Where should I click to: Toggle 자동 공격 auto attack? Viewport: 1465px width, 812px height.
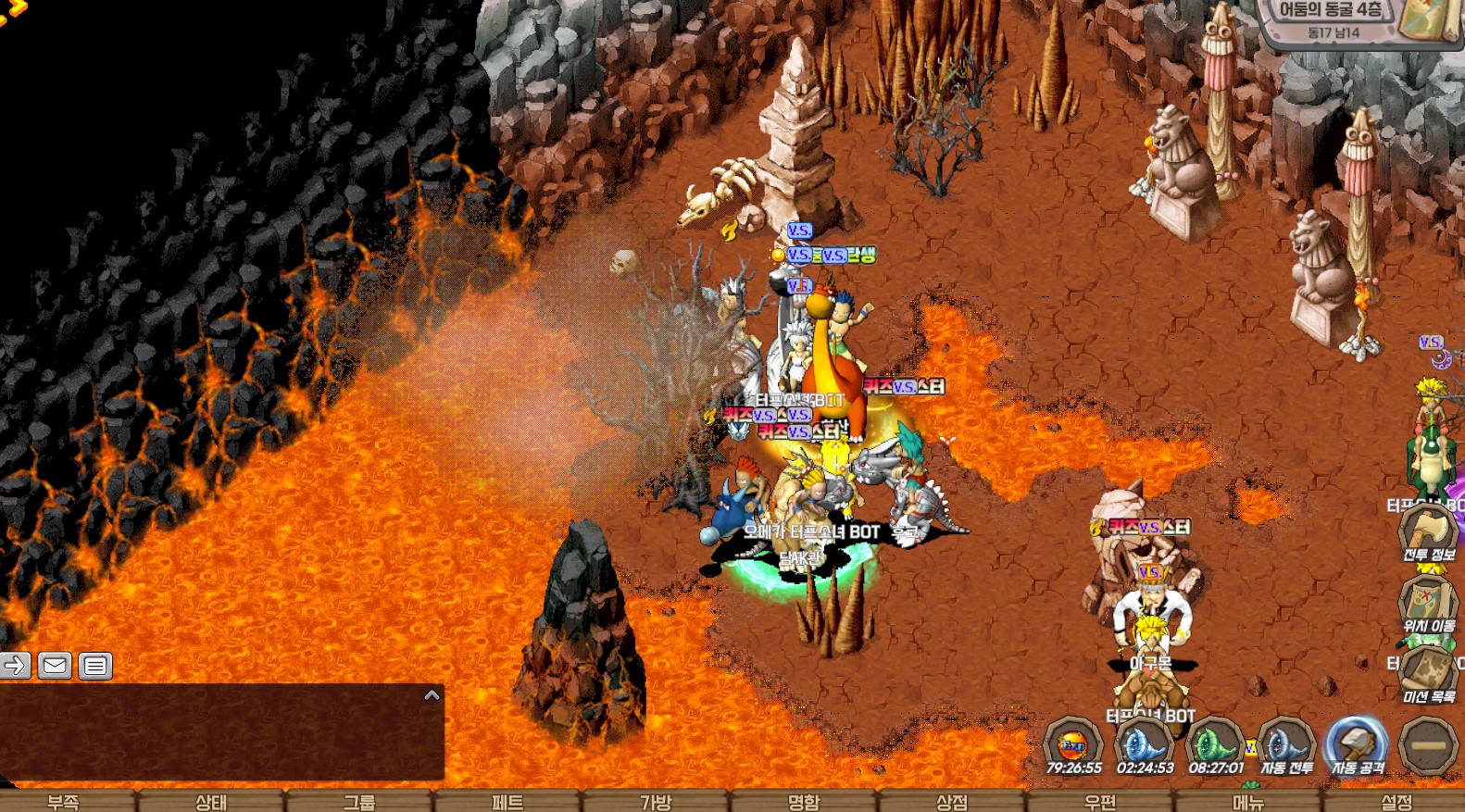[x=1357, y=744]
